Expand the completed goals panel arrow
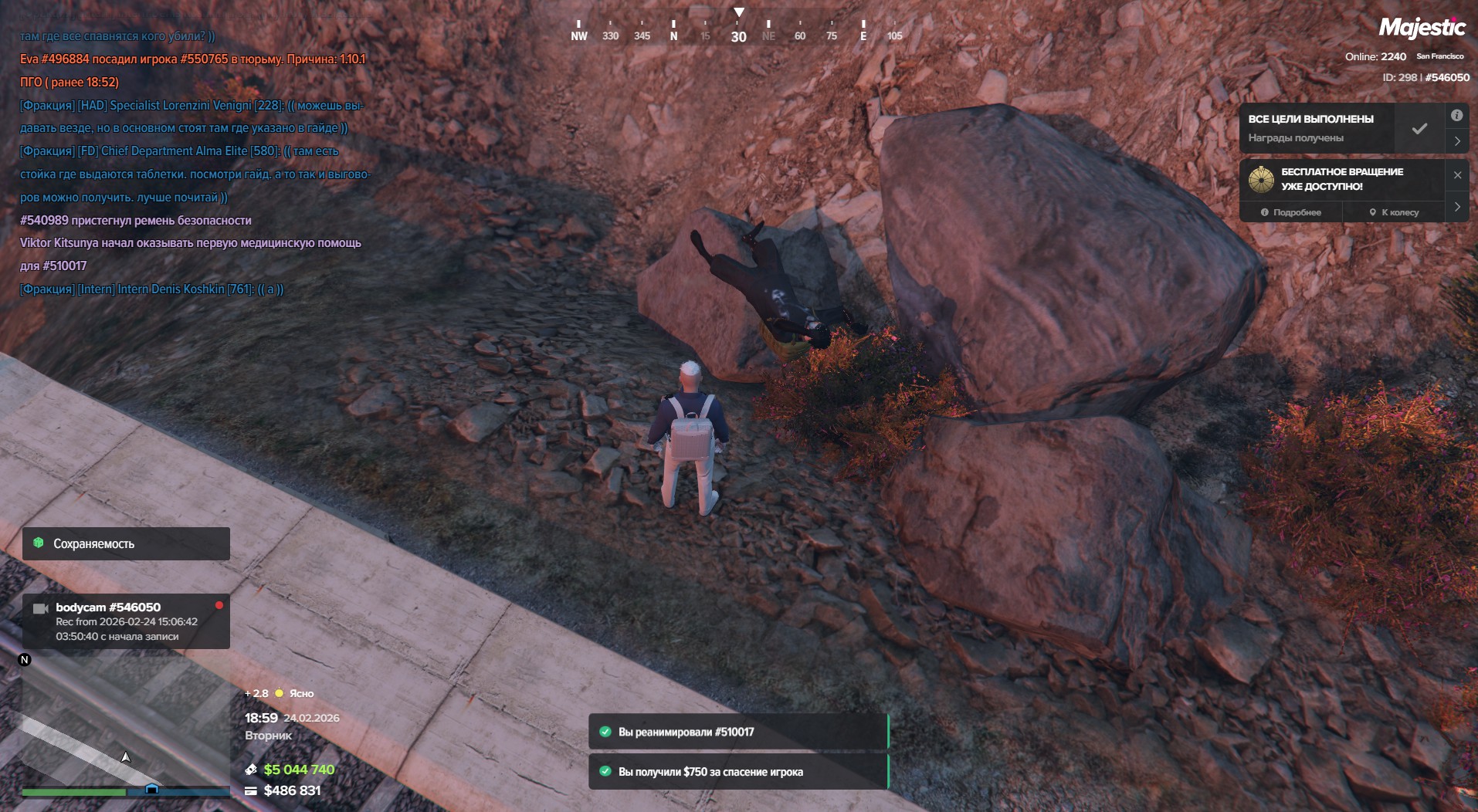This screenshot has height=812, width=1478. pos(1456,141)
